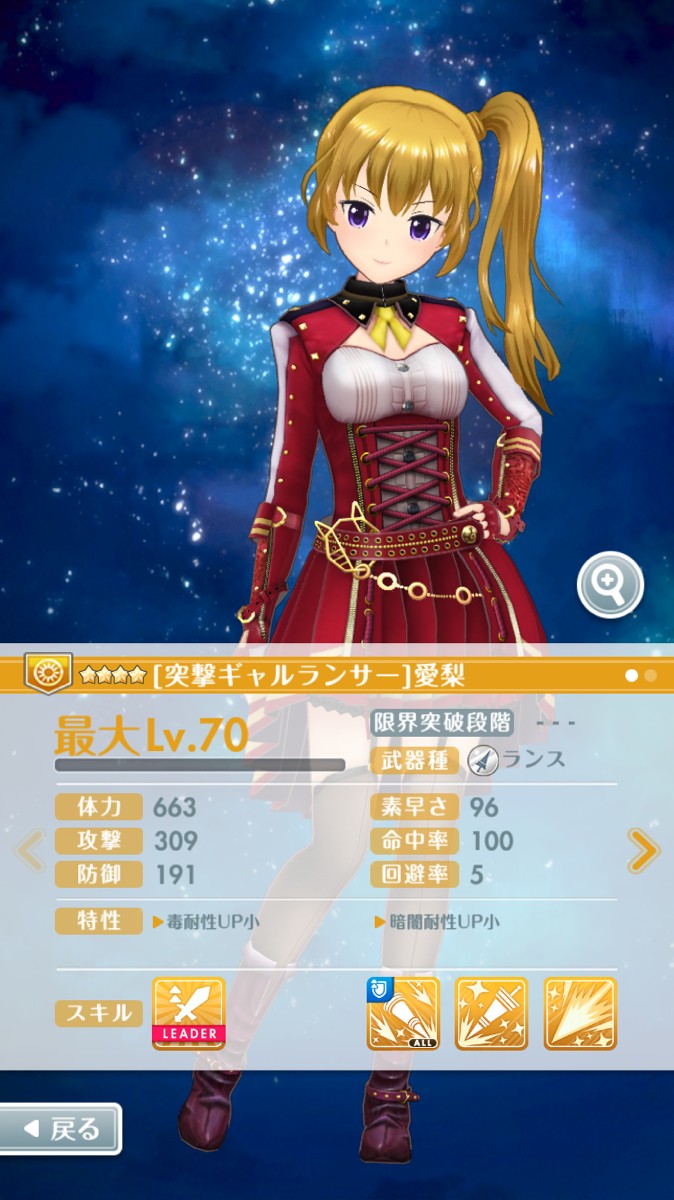Select the LEADER sword skill icon
The image size is (674, 1200).
pos(188,1013)
